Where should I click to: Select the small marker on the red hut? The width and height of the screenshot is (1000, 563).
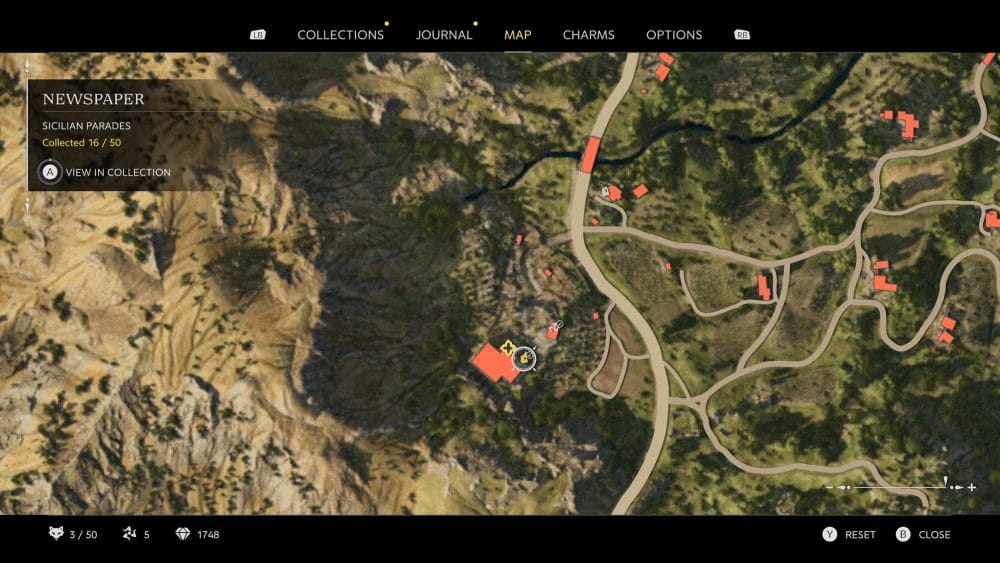(x=557, y=325)
